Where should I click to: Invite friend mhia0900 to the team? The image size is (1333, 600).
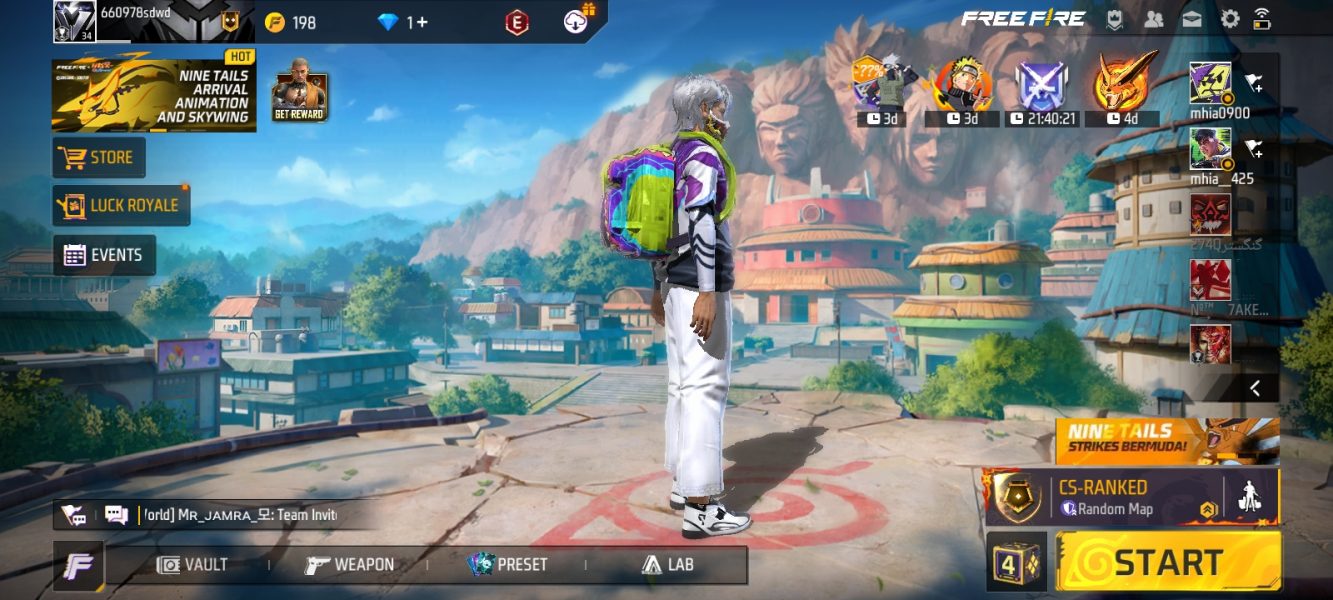1254,84
